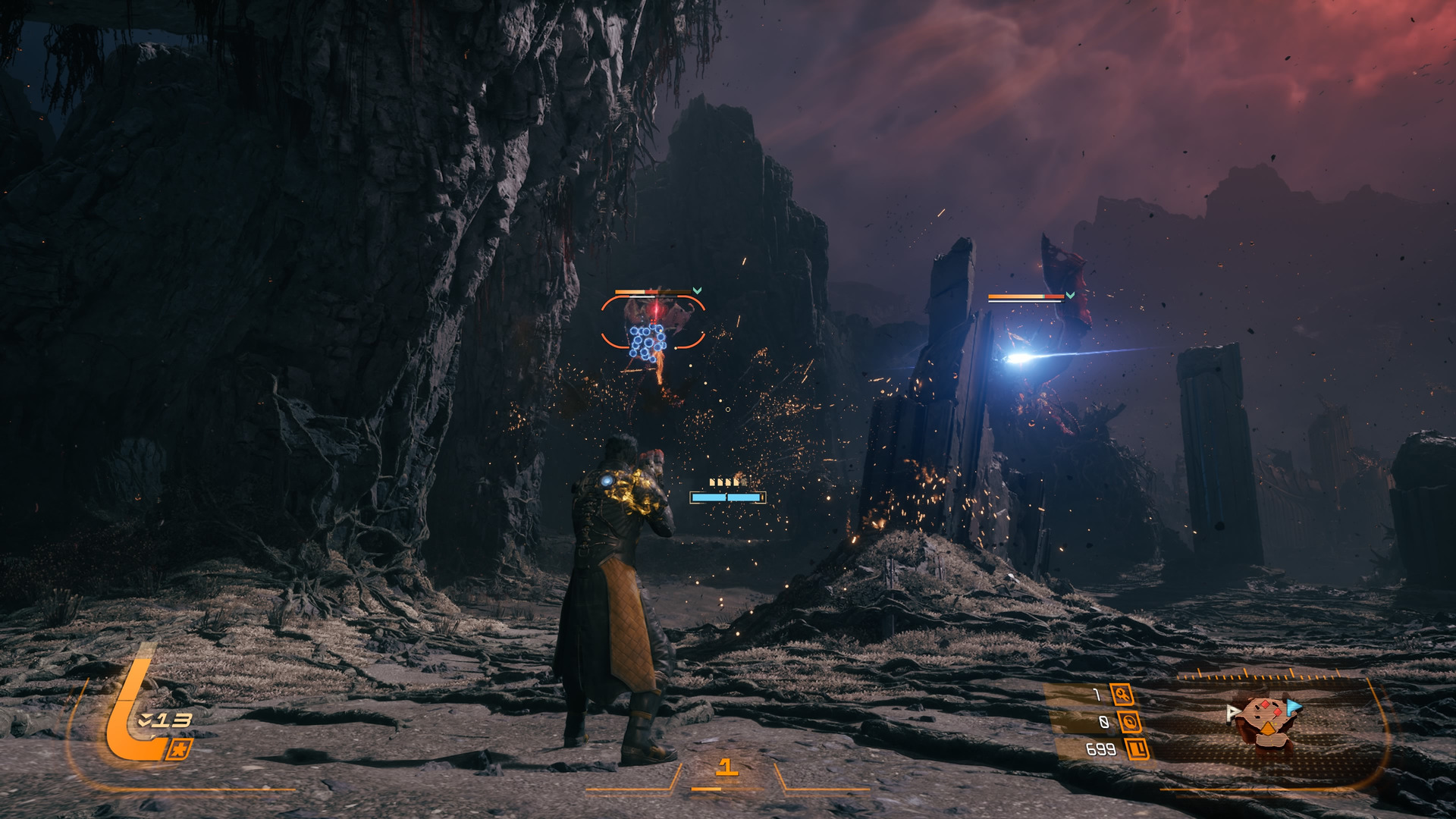The image size is (1456, 819).
Task: Click the wrench resource icon
Action: [x=1122, y=694]
